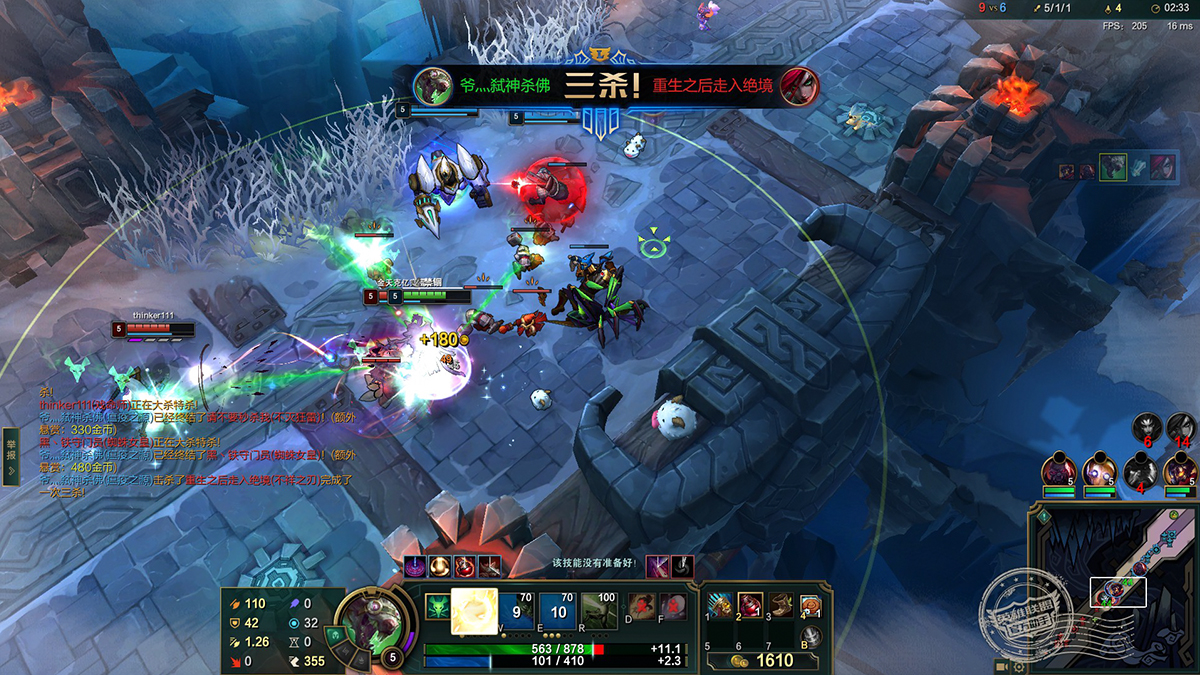Activate the glowing Q ability icon
Image resolution: width=1200 pixels, height=675 pixels.
click(x=475, y=610)
